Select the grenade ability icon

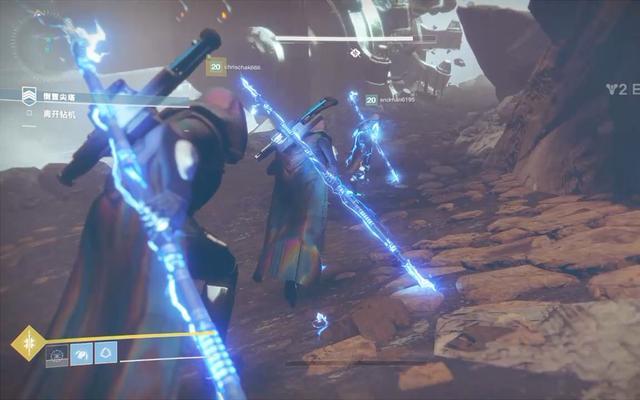(x=55, y=352)
